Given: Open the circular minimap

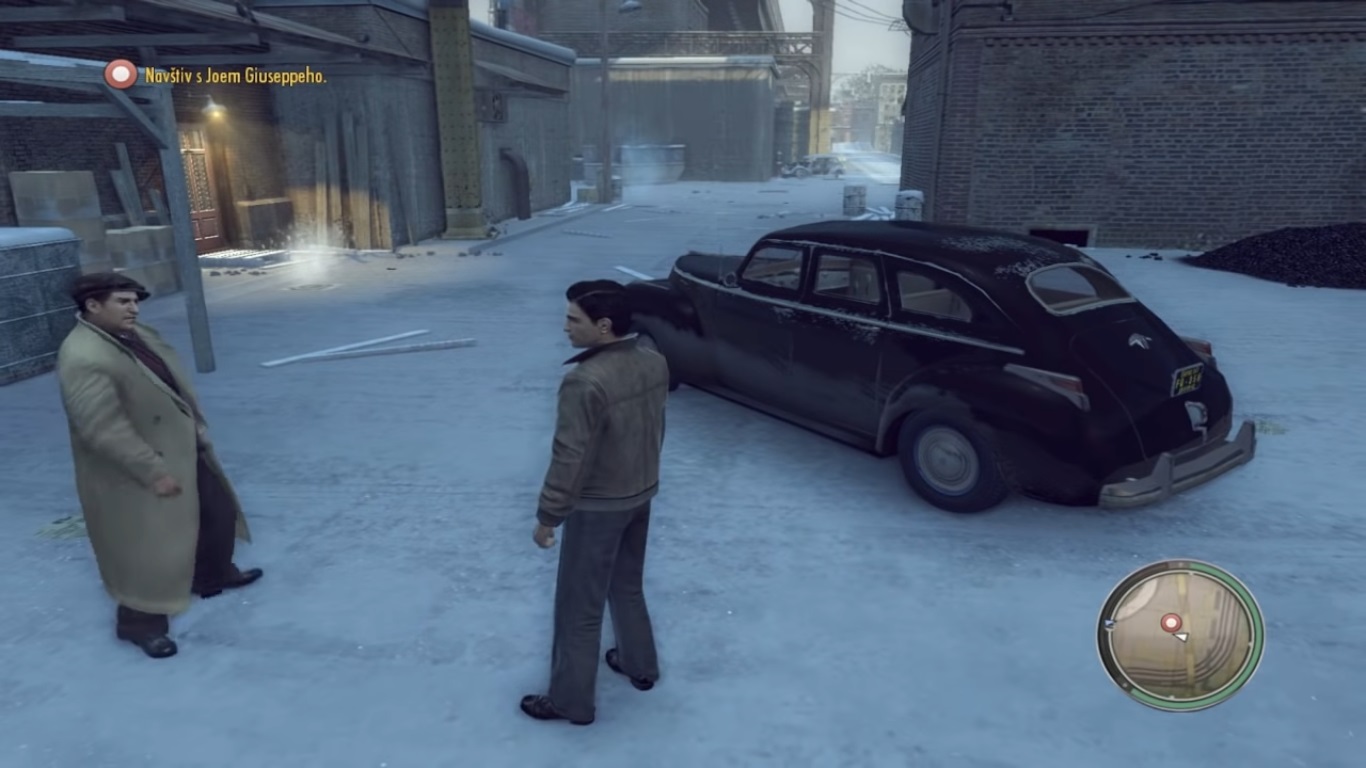Looking at the screenshot, I should pyautogui.click(x=1180, y=635).
